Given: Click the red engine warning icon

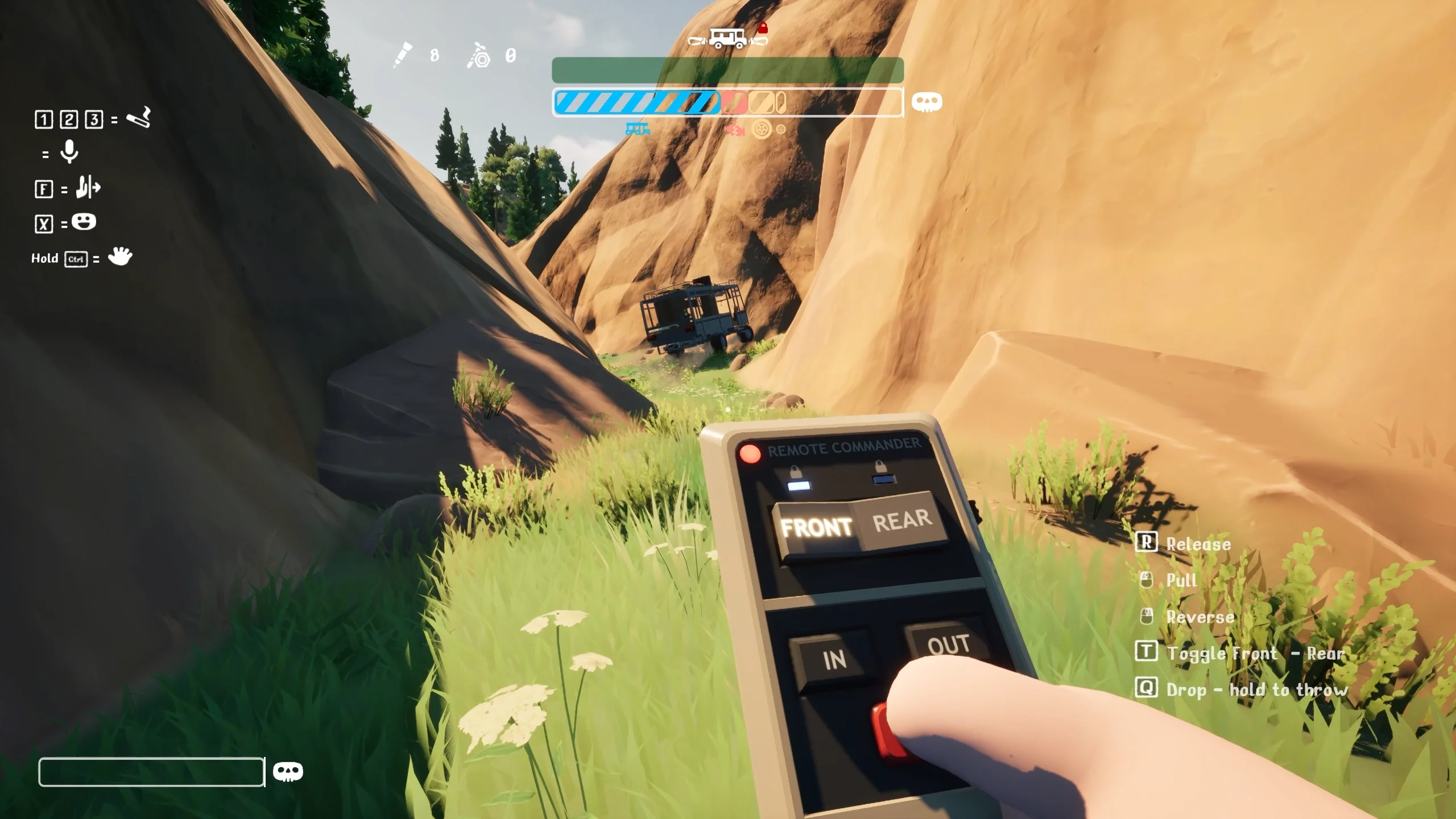Looking at the screenshot, I should coord(734,130).
